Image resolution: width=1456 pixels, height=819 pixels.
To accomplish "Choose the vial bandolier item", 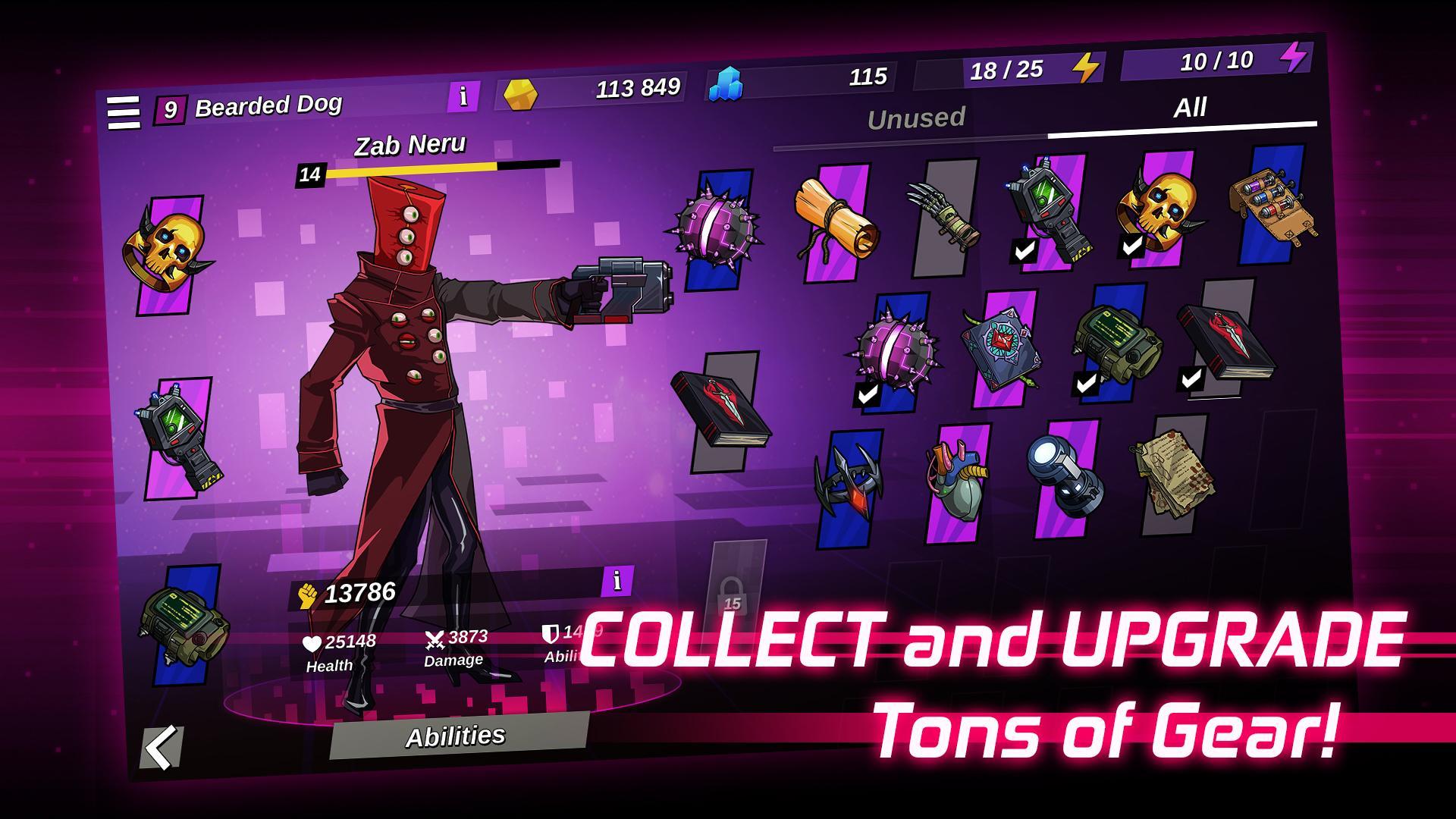I will tap(1272, 202).
